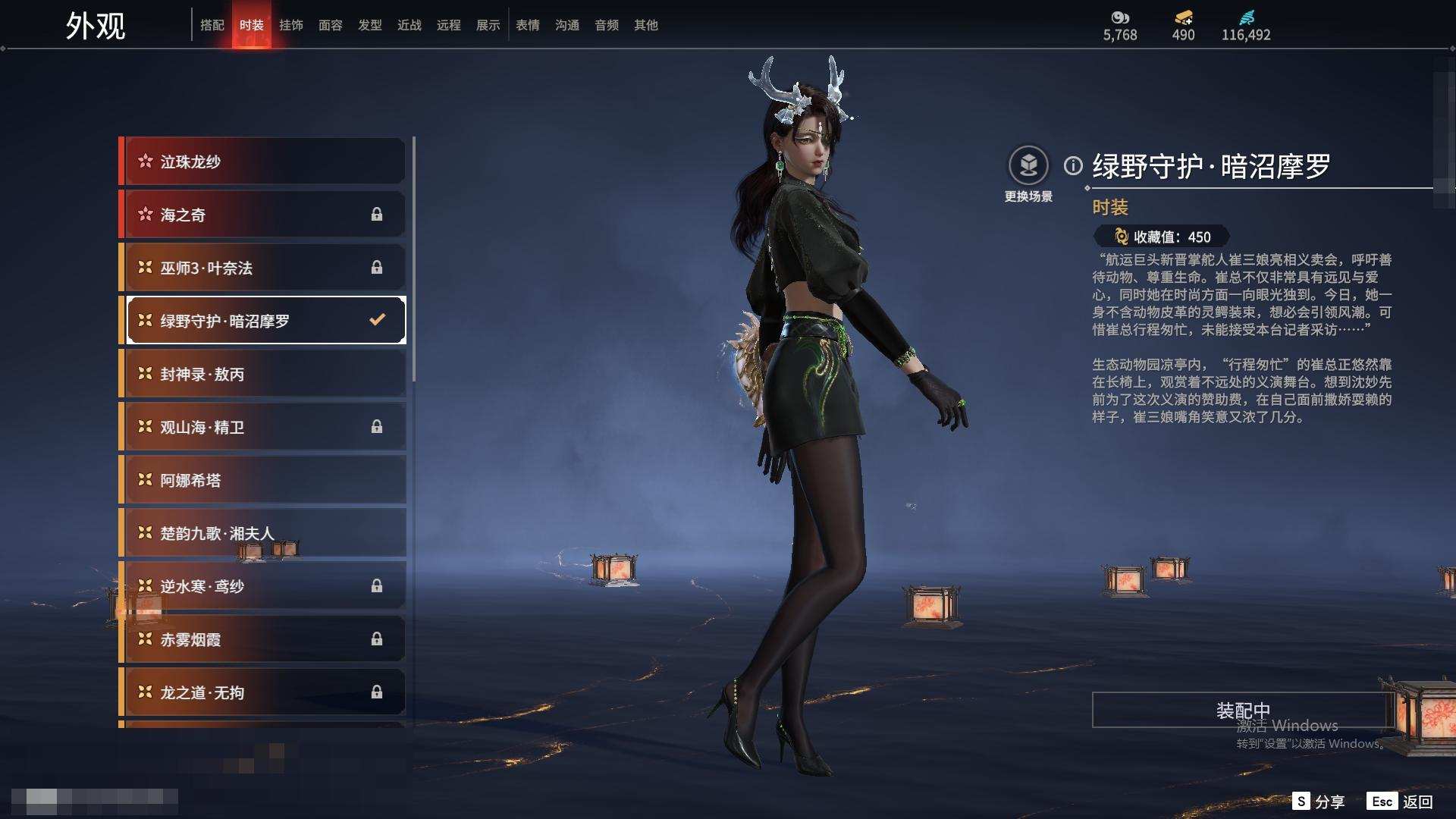Switch to the 搭配 tab
This screenshot has width=1456, height=819.
[212, 25]
